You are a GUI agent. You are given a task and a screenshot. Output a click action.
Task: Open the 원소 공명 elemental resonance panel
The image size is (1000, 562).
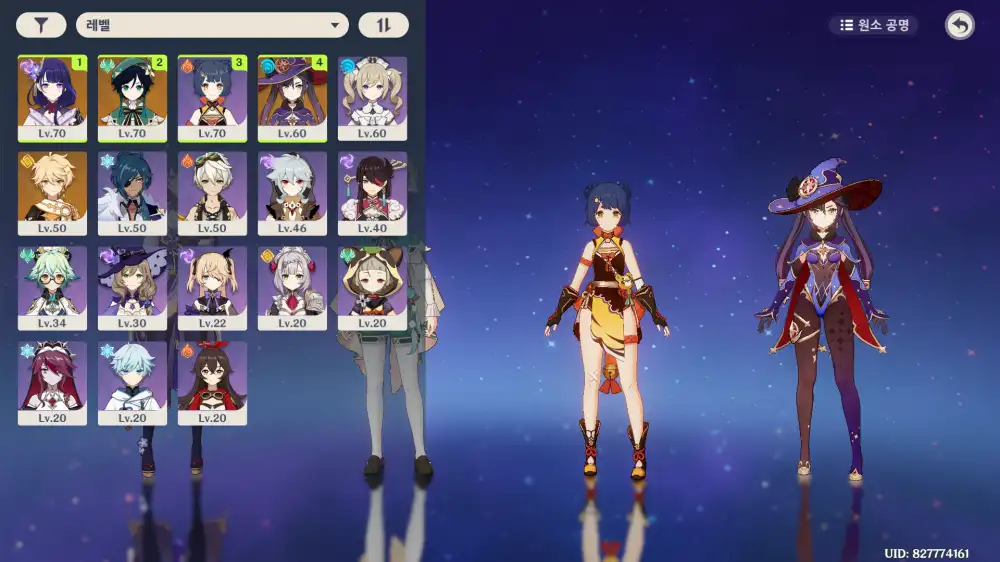coord(874,25)
